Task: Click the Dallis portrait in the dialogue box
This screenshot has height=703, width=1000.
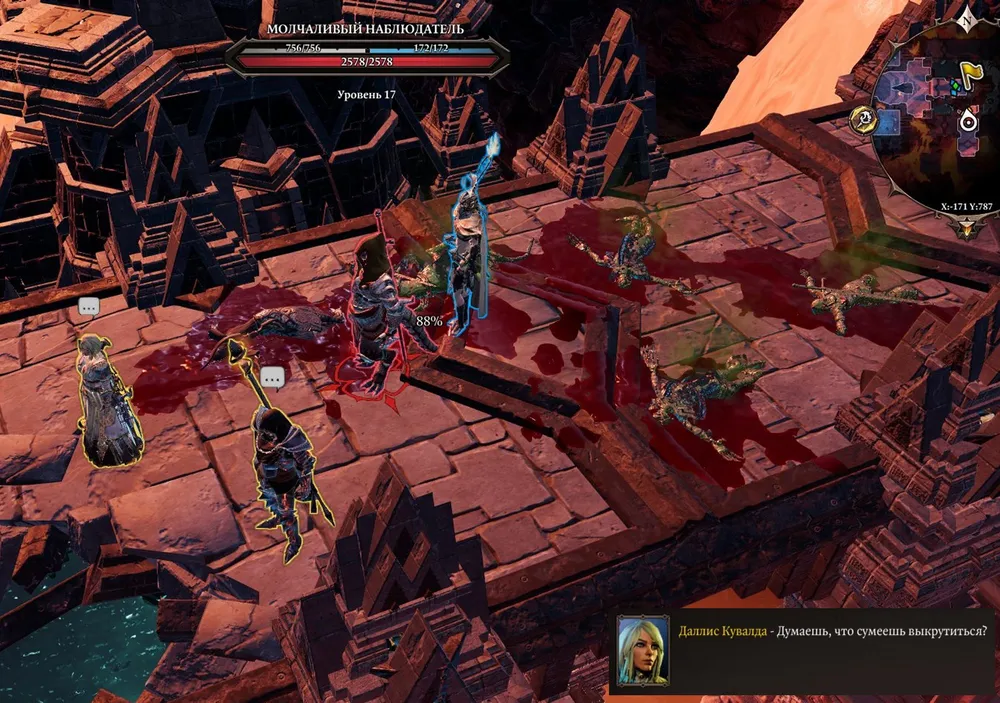Action: pos(643,650)
